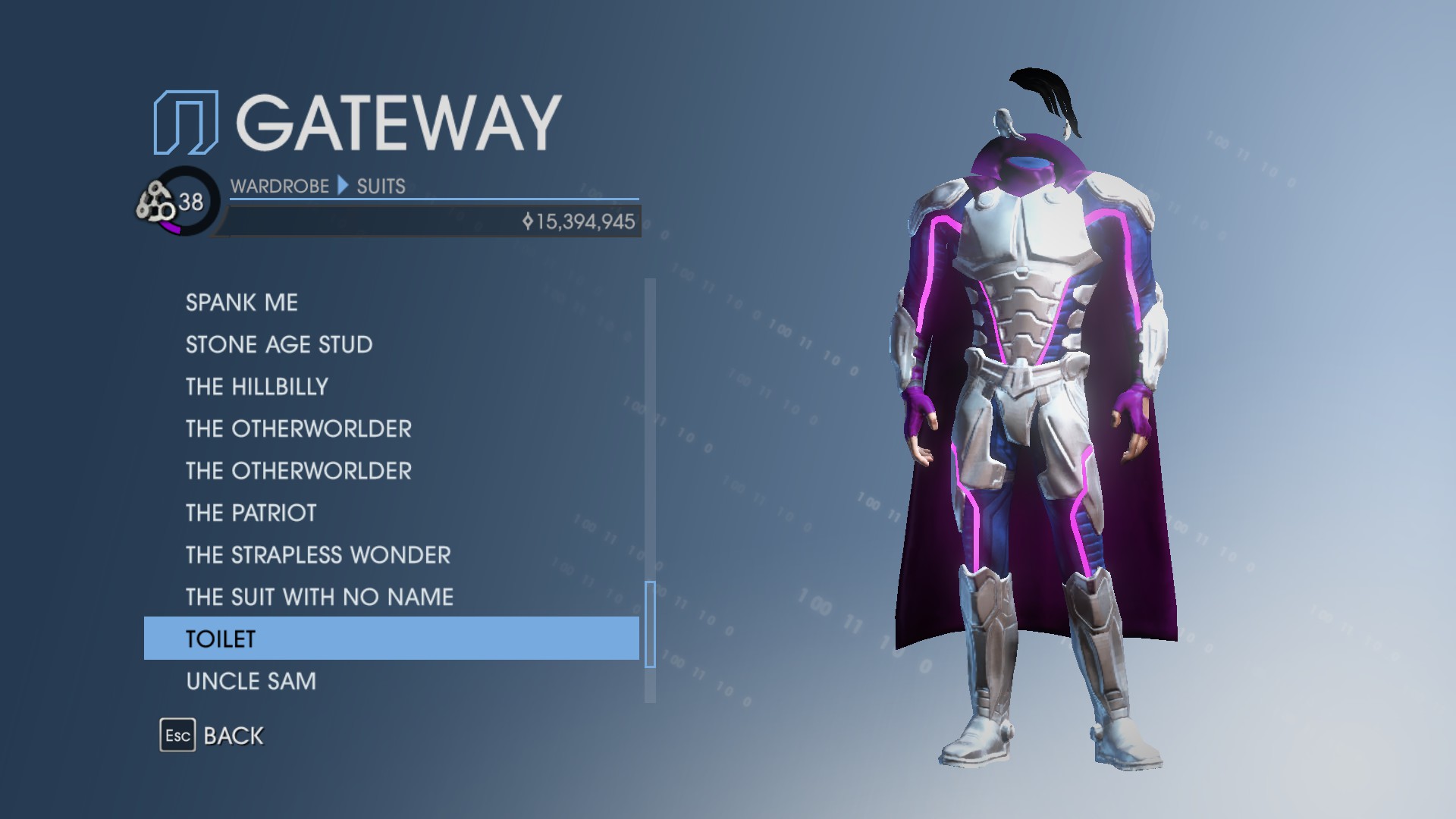This screenshot has width=1456, height=819.
Task: Select The Suit With No Name
Action: point(319,598)
